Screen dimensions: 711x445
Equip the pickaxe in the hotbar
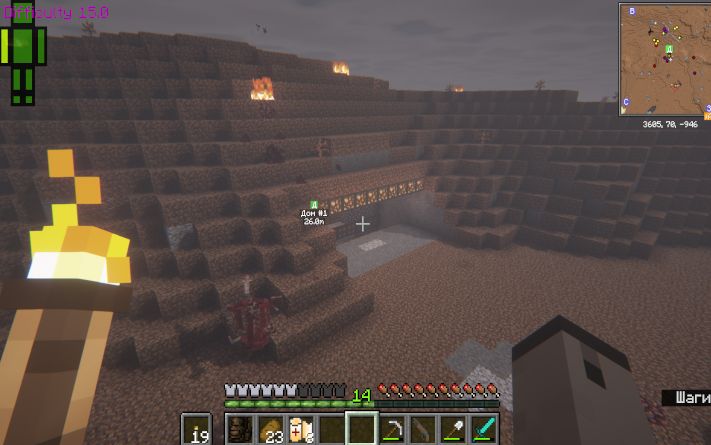pos(392,429)
